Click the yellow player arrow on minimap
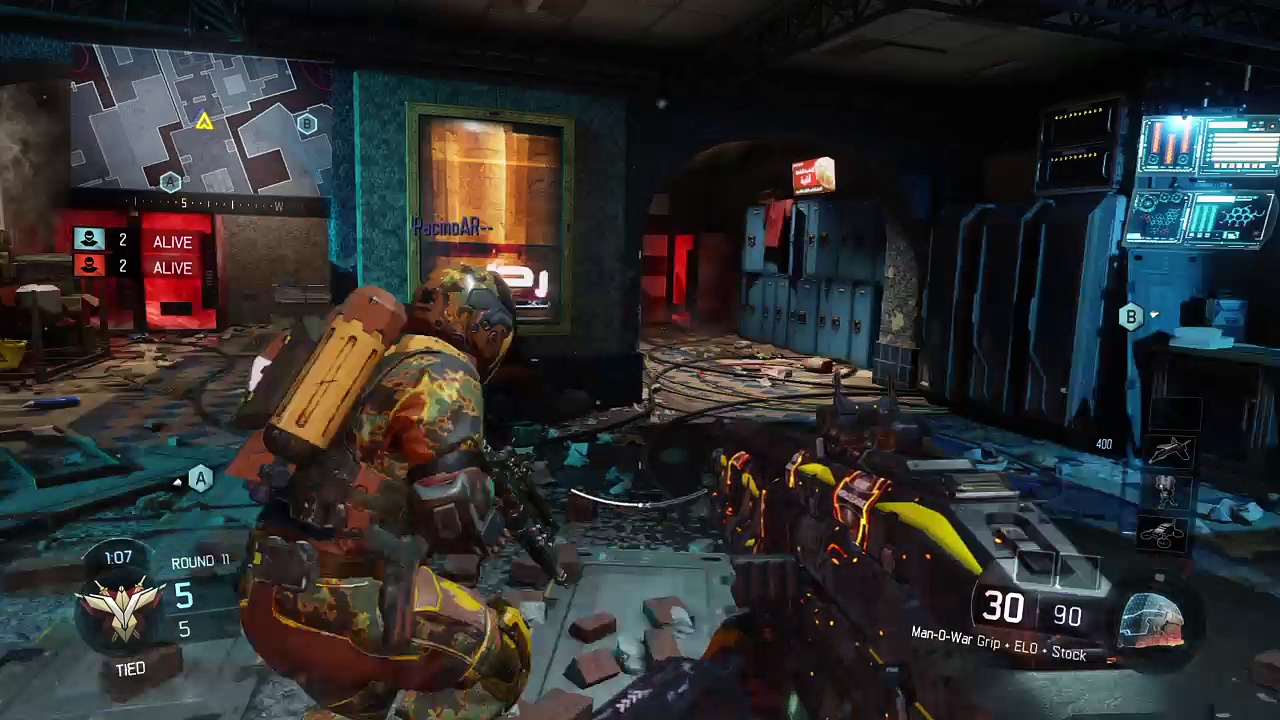The height and width of the screenshot is (720, 1280). 204,122
